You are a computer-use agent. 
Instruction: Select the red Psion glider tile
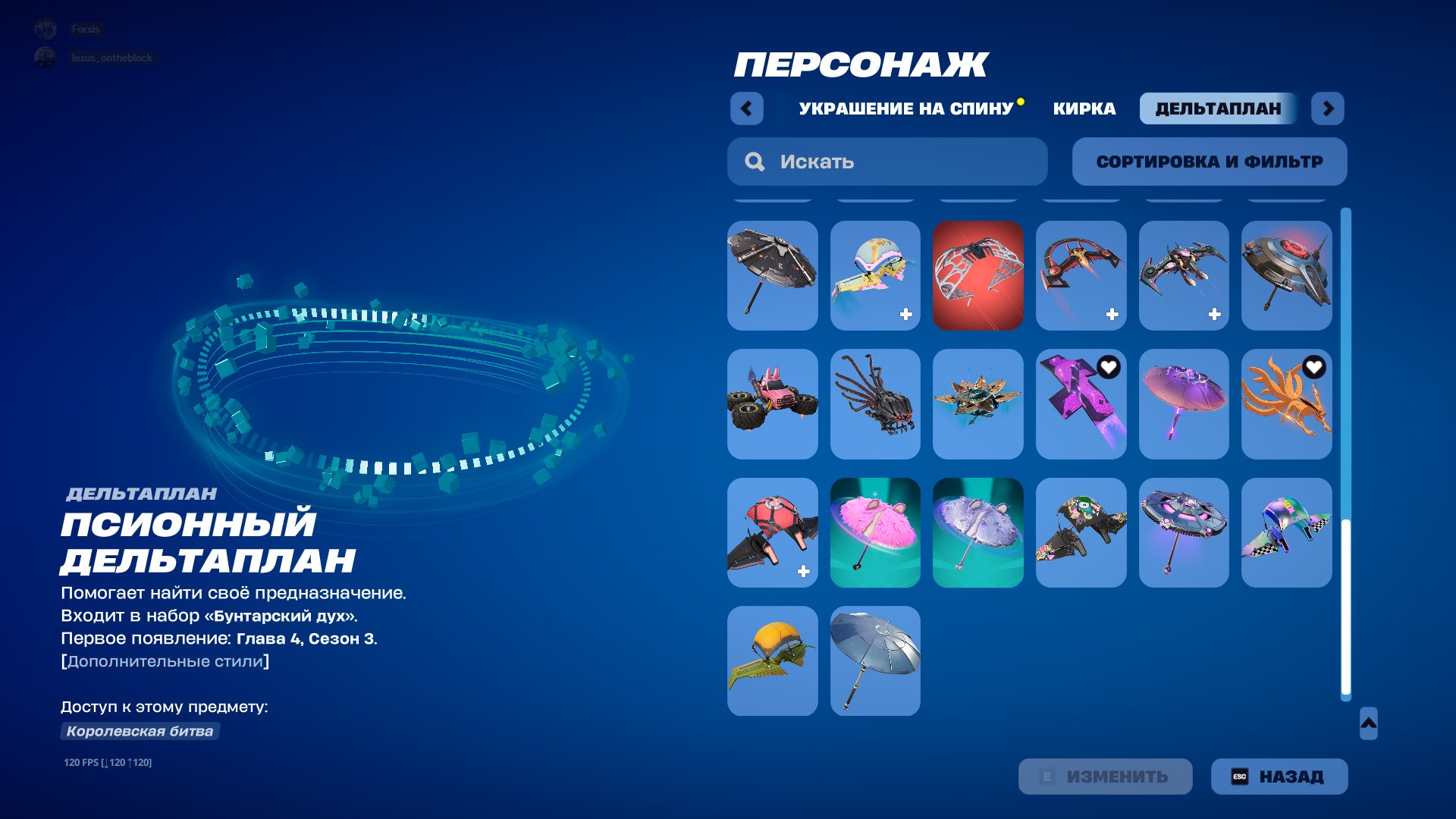pos(977,275)
